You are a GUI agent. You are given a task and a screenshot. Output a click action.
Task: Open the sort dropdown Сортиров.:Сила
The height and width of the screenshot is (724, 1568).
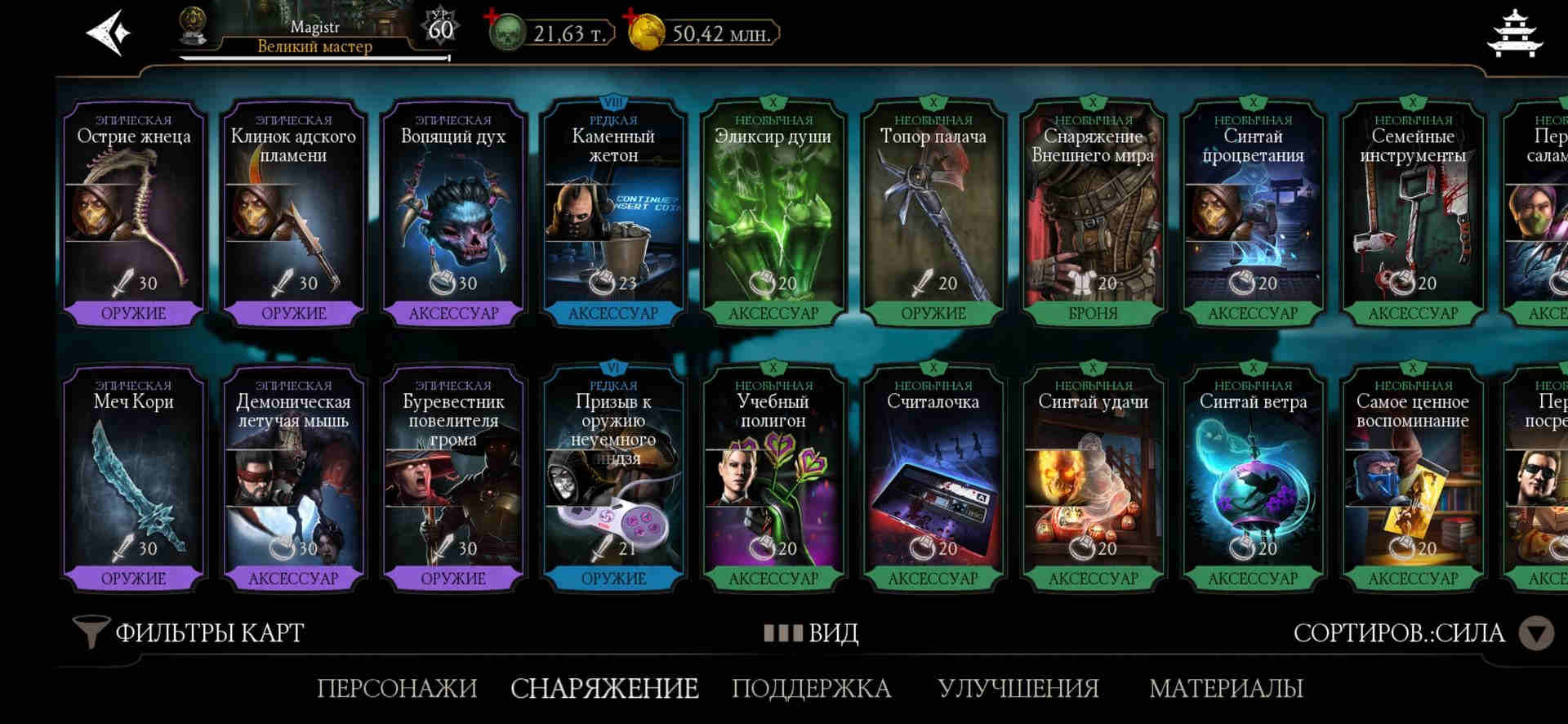[1421, 633]
